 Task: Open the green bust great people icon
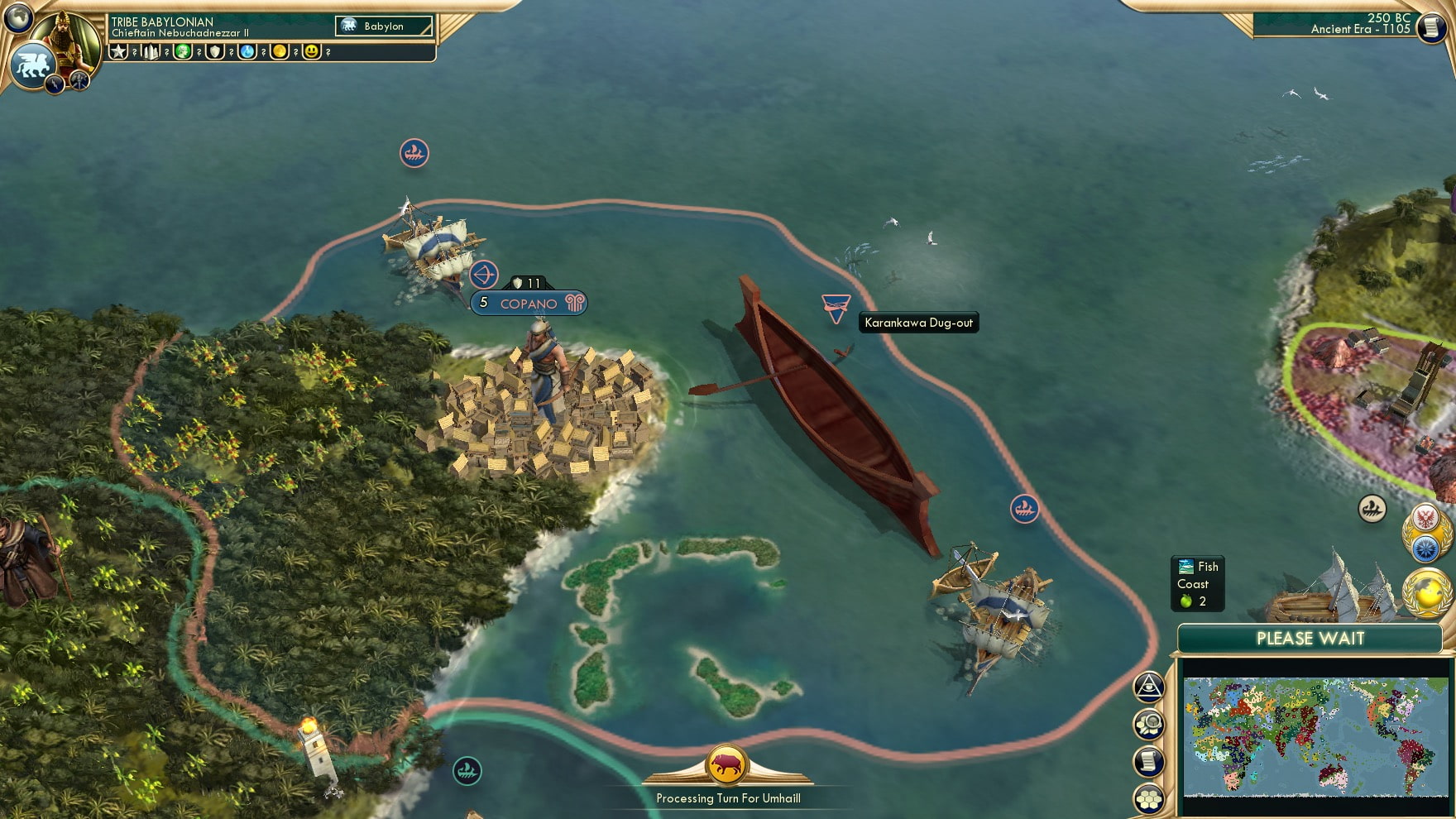coord(183,51)
